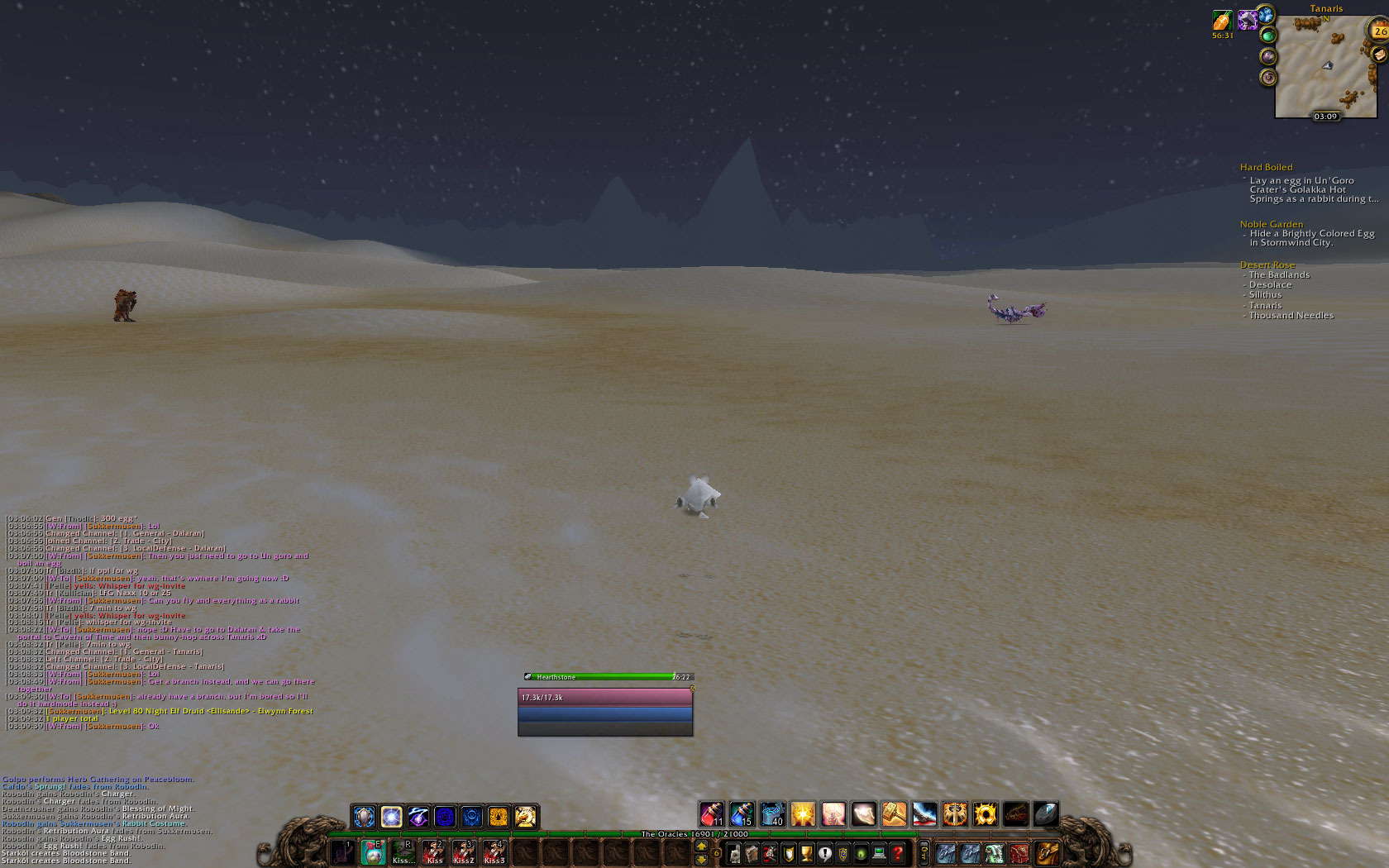Open the spellbook micro button

[752, 853]
